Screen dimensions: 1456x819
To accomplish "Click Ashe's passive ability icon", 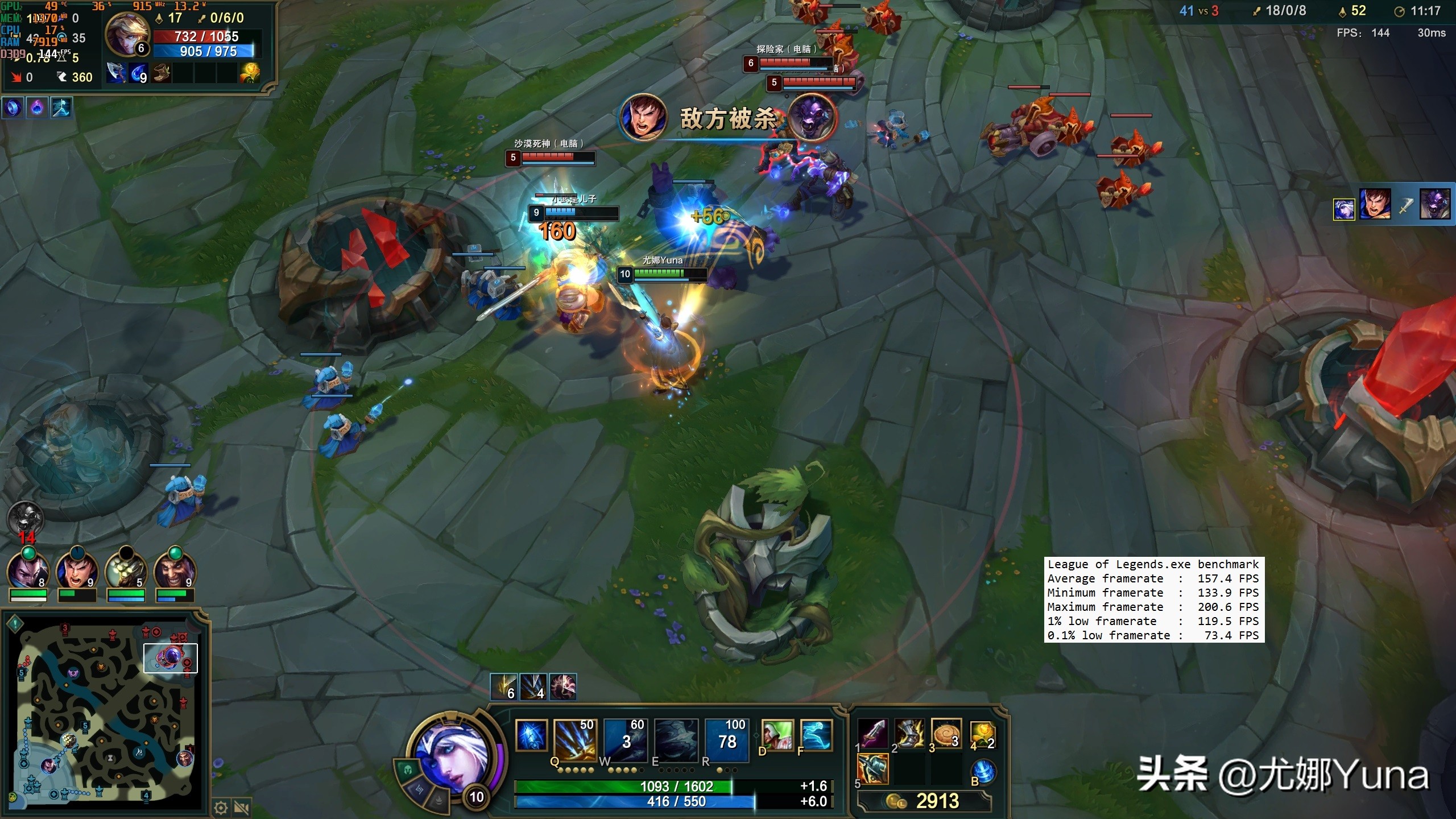I will pos(531,735).
